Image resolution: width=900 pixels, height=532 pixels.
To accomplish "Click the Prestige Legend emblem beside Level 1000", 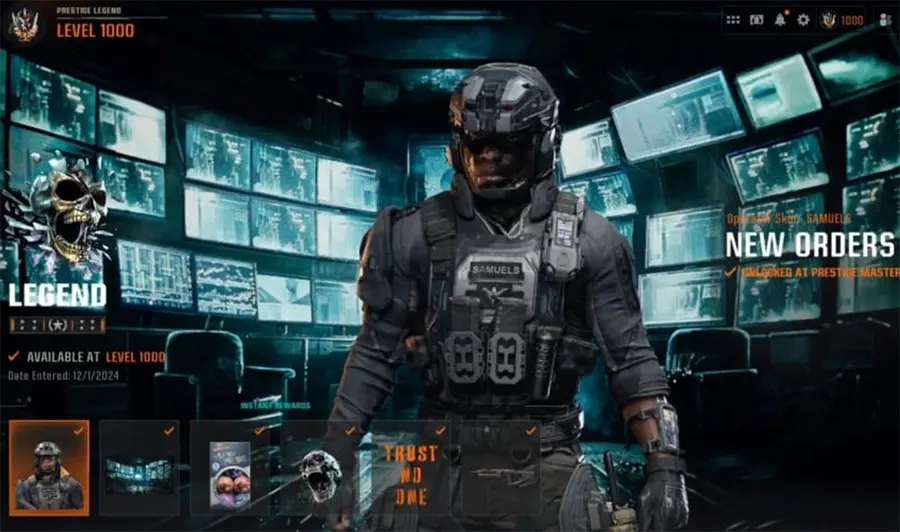I will pyautogui.click(x=23, y=24).
